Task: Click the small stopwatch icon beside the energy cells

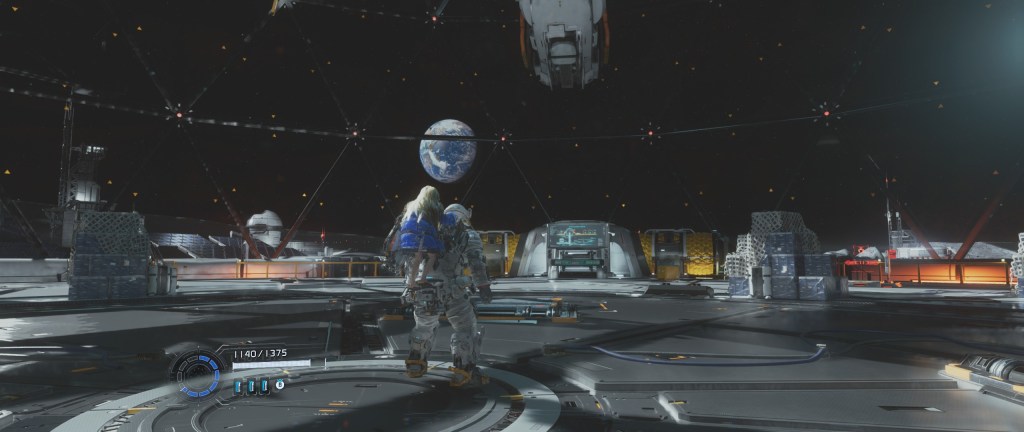Action: (x=280, y=384)
